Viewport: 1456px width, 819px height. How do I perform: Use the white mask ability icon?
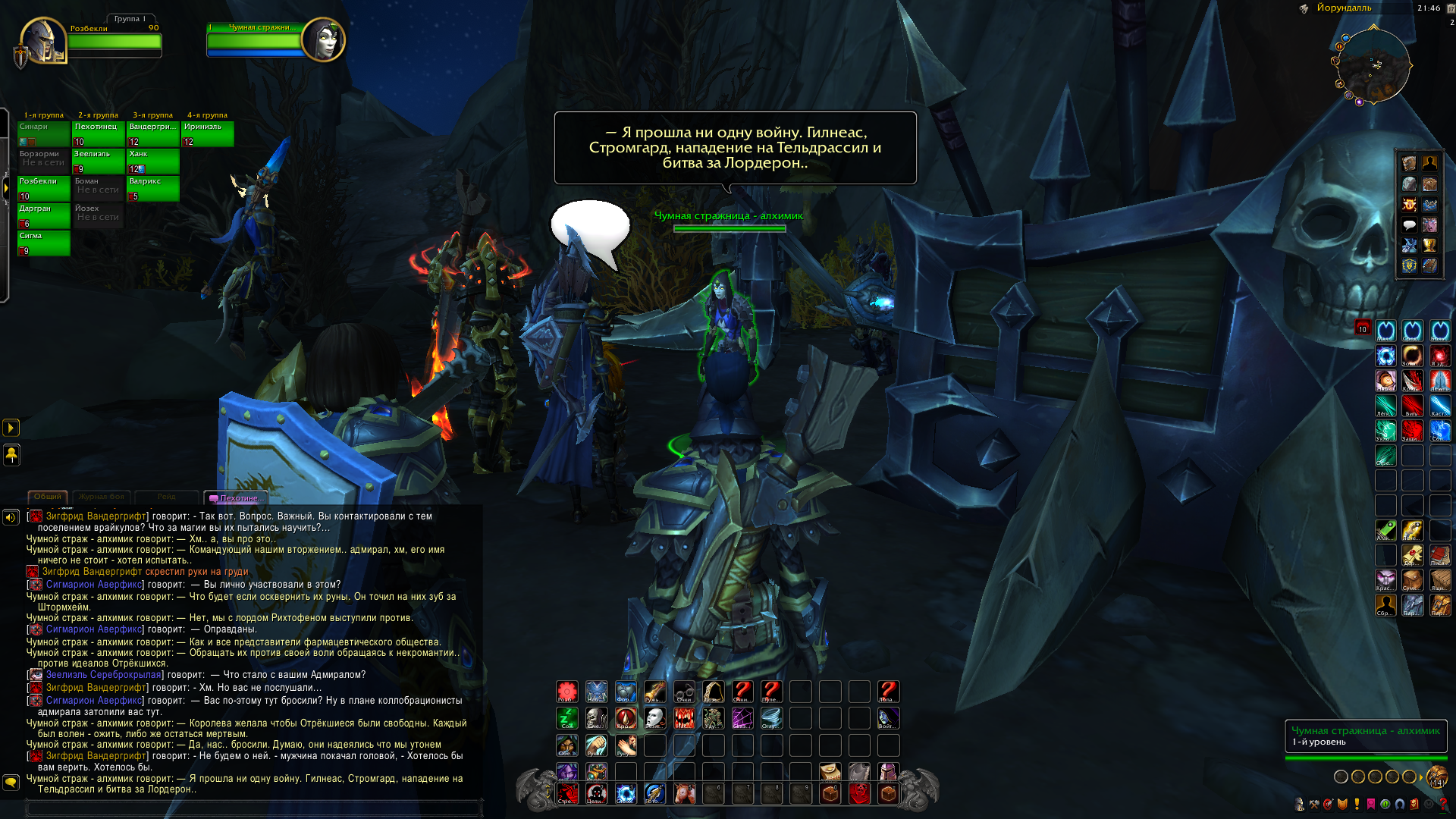[654, 718]
